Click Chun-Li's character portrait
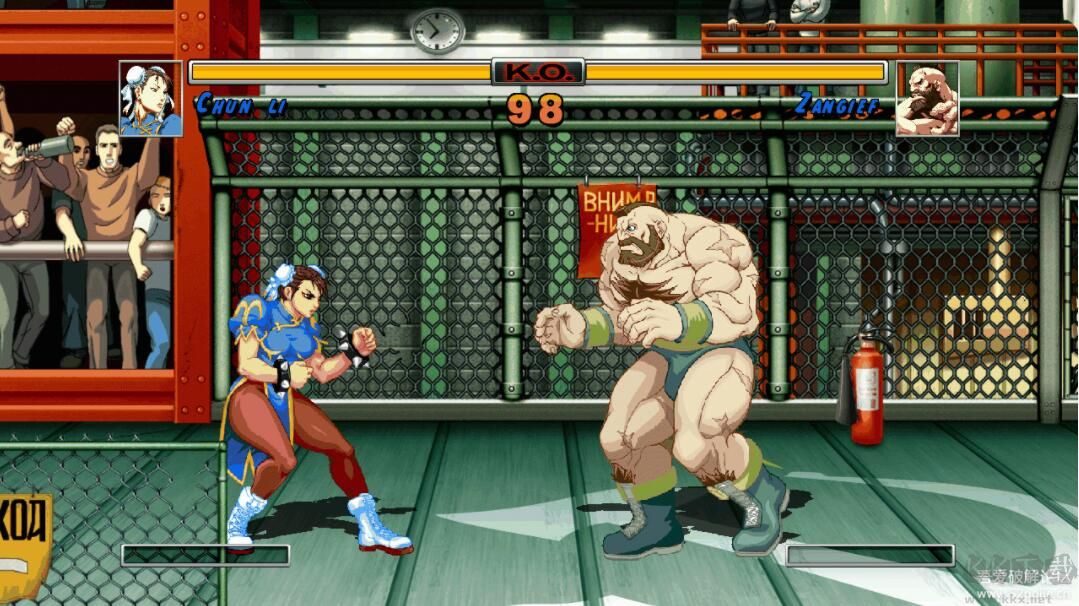 [151, 99]
